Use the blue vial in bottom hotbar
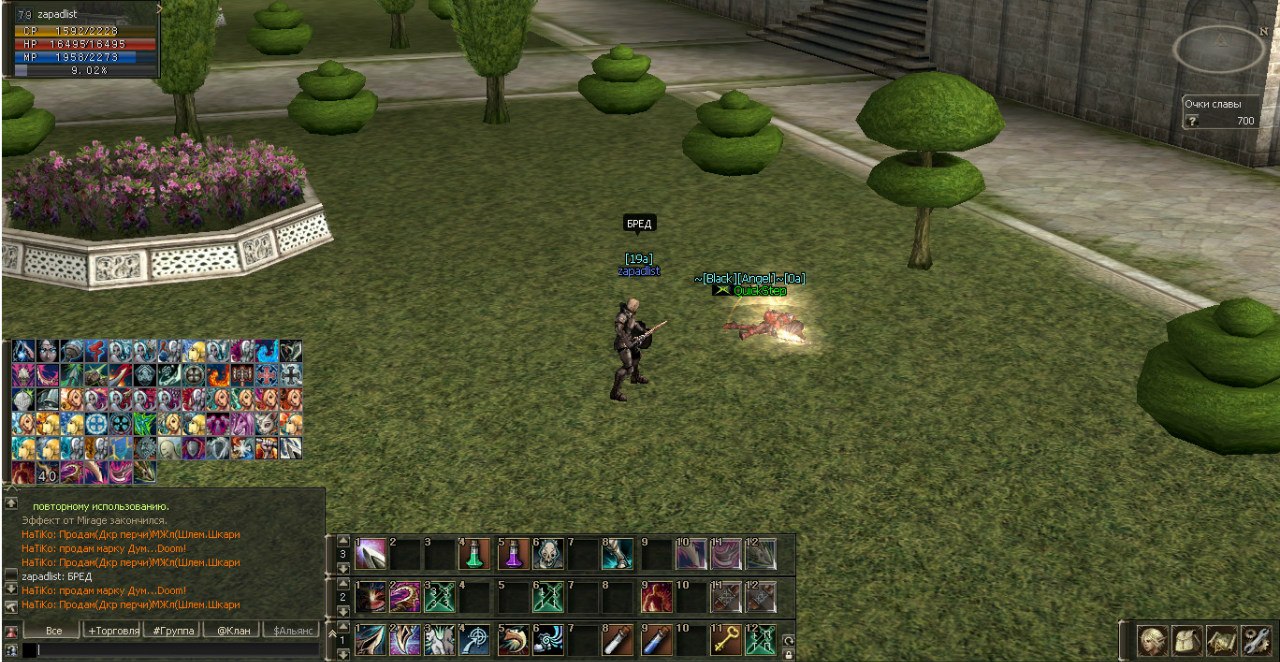 (x=655, y=640)
